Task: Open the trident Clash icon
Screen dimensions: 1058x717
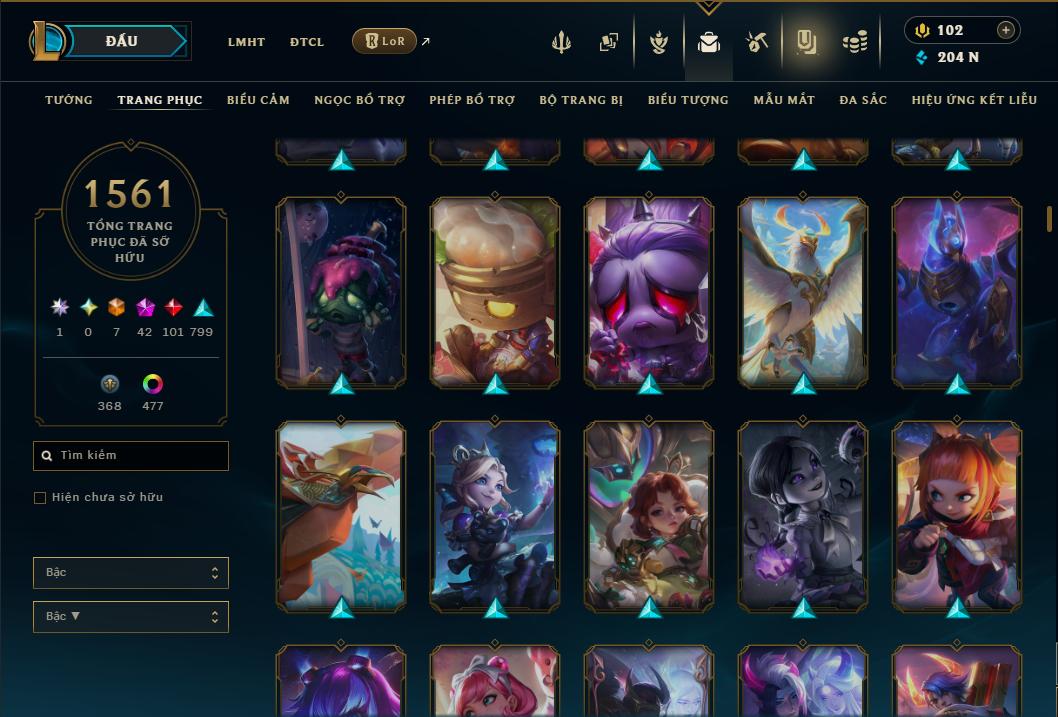Action: coord(561,42)
